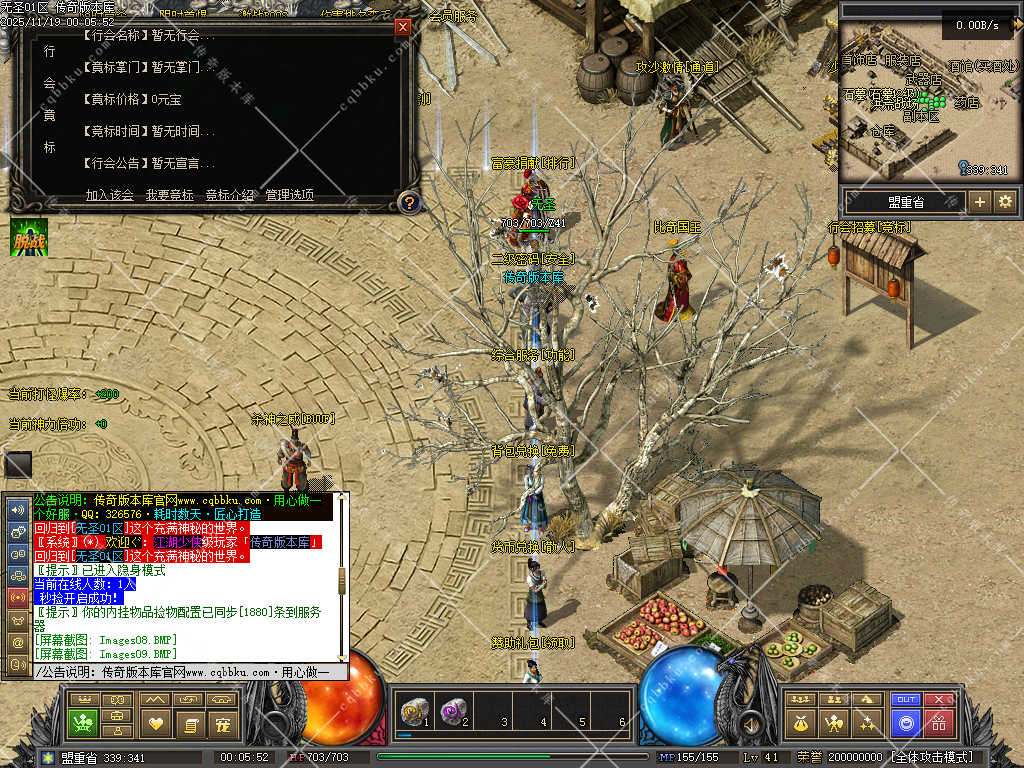This screenshot has width=1024, height=768.
Task: Open the 竞标介绍 bidding introduction
Action: (x=230, y=195)
